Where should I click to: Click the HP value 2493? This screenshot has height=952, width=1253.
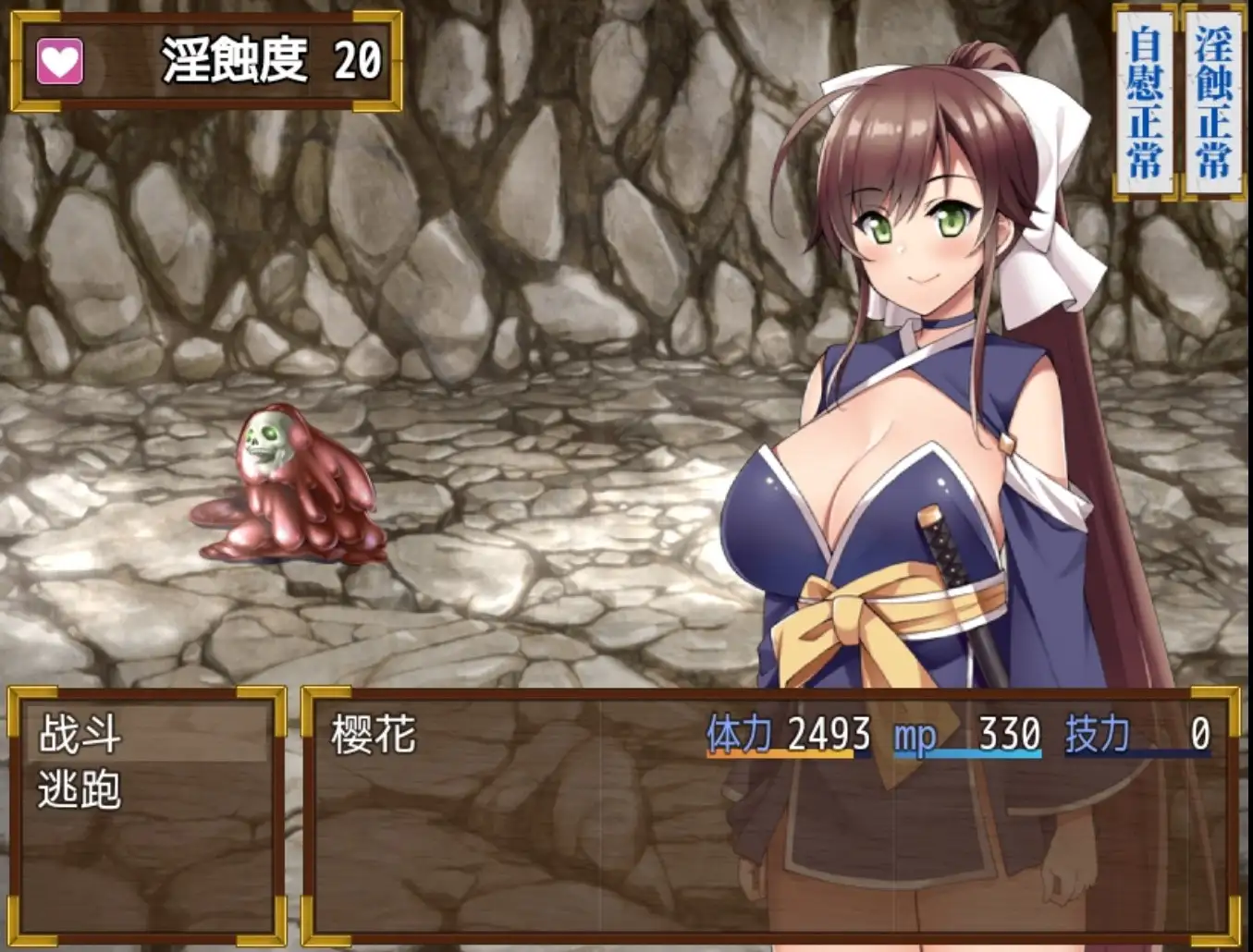[828, 732]
